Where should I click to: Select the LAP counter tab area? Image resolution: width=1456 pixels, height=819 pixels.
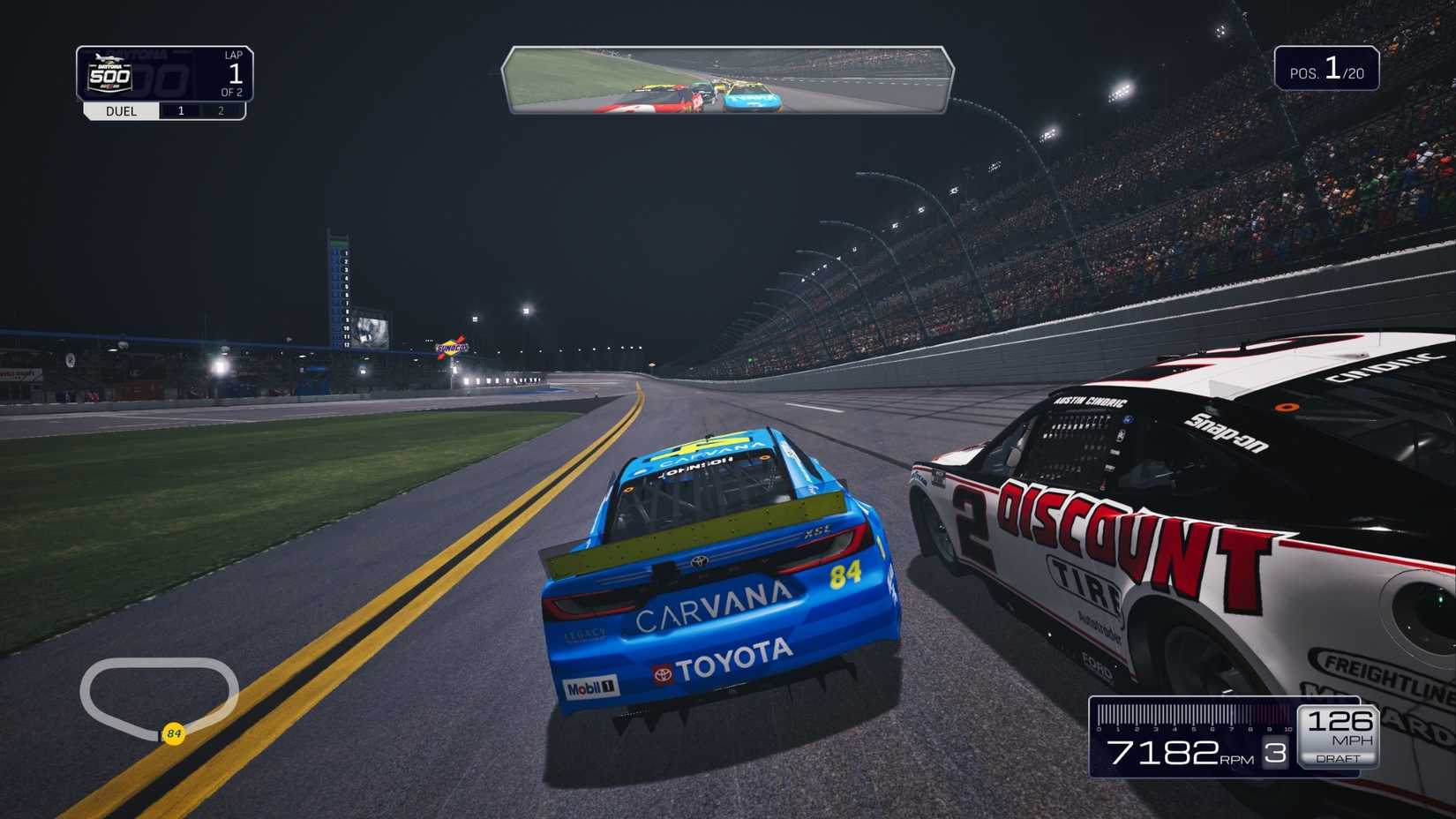233,55
